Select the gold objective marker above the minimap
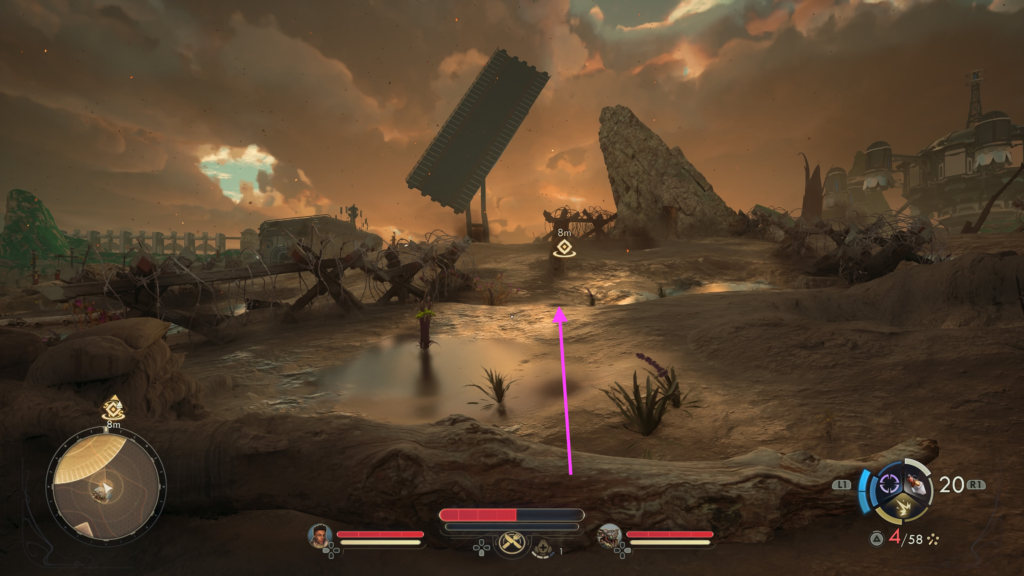Viewport: 1024px width, 576px height. (x=113, y=408)
